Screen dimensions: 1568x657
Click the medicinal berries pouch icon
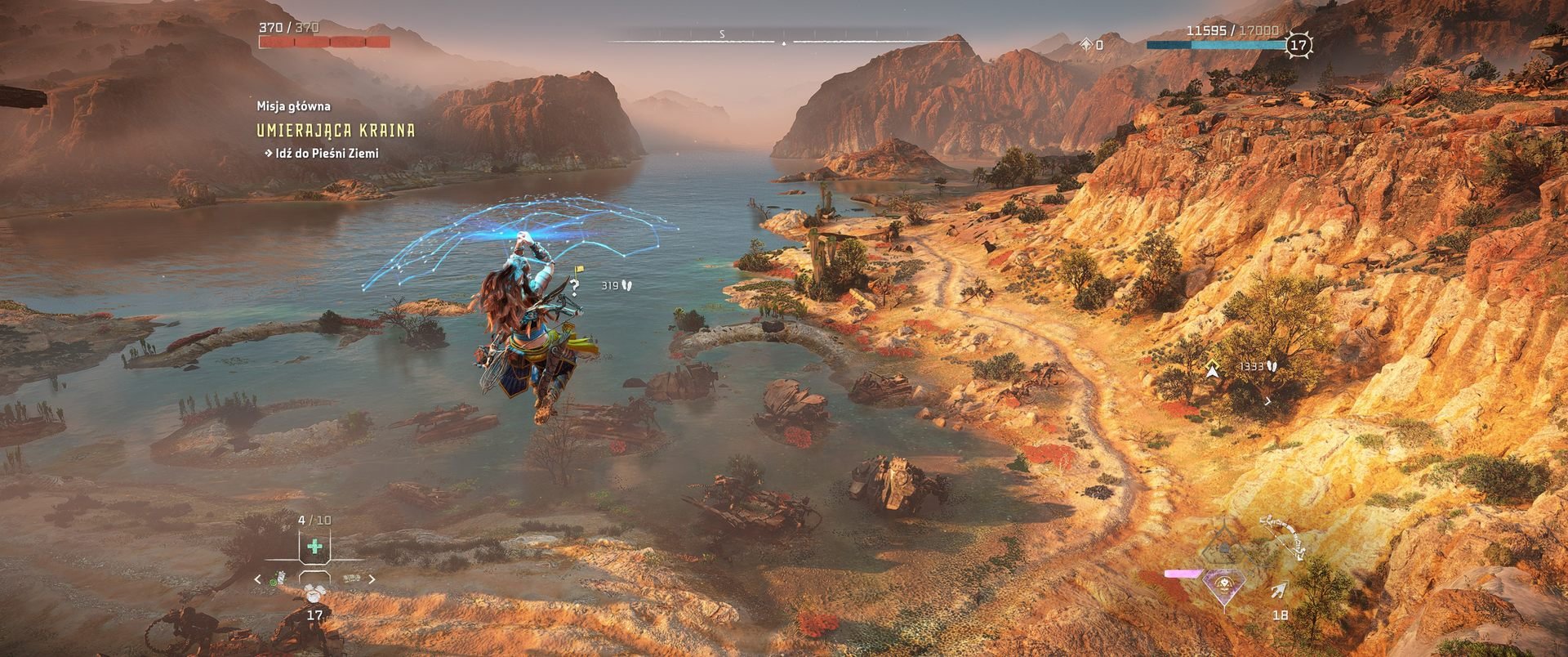pos(280,579)
